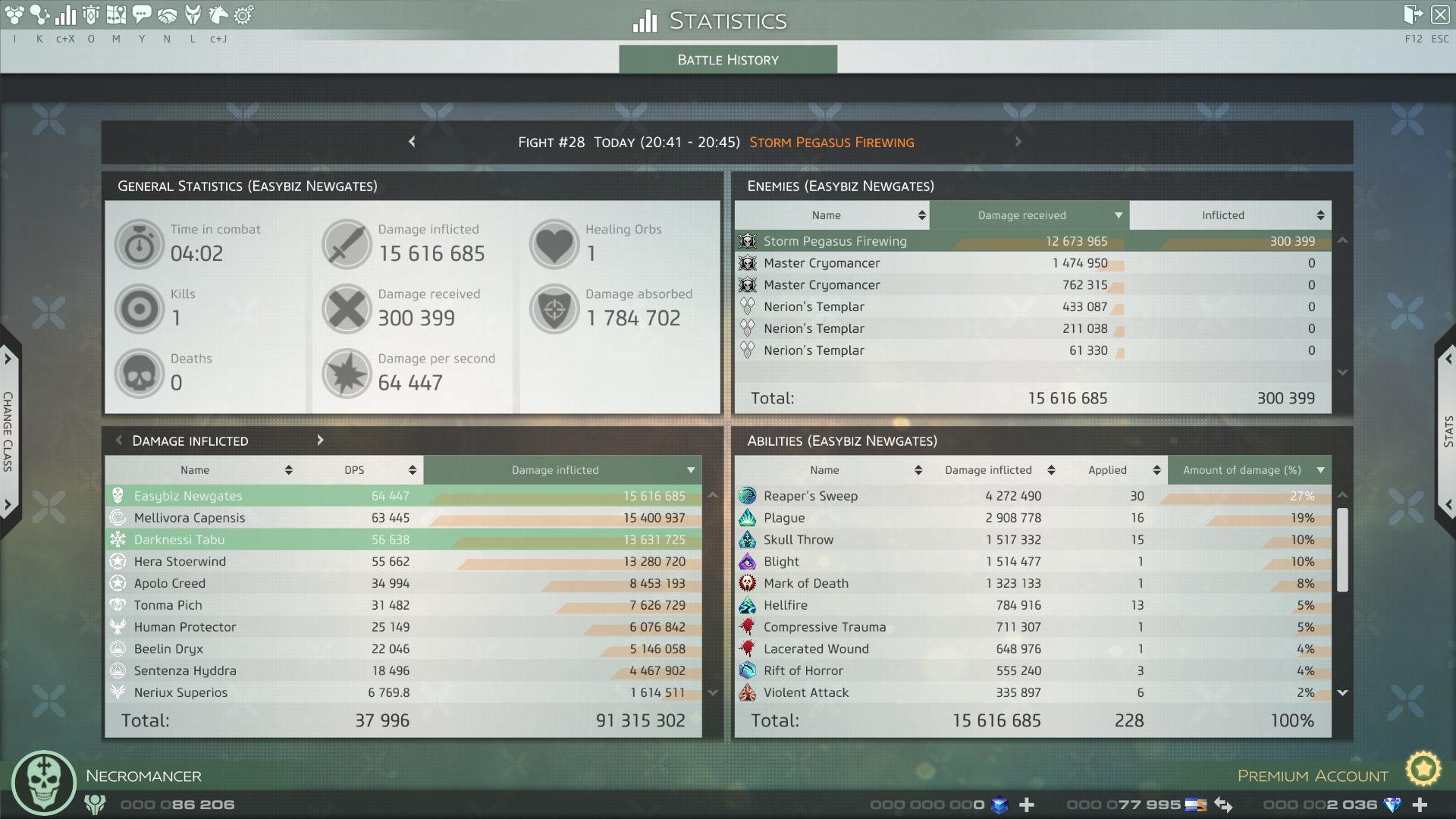This screenshot has width=1456, height=819.
Task: Sort enemies by Inflicted column
Action: (x=1230, y=215)
